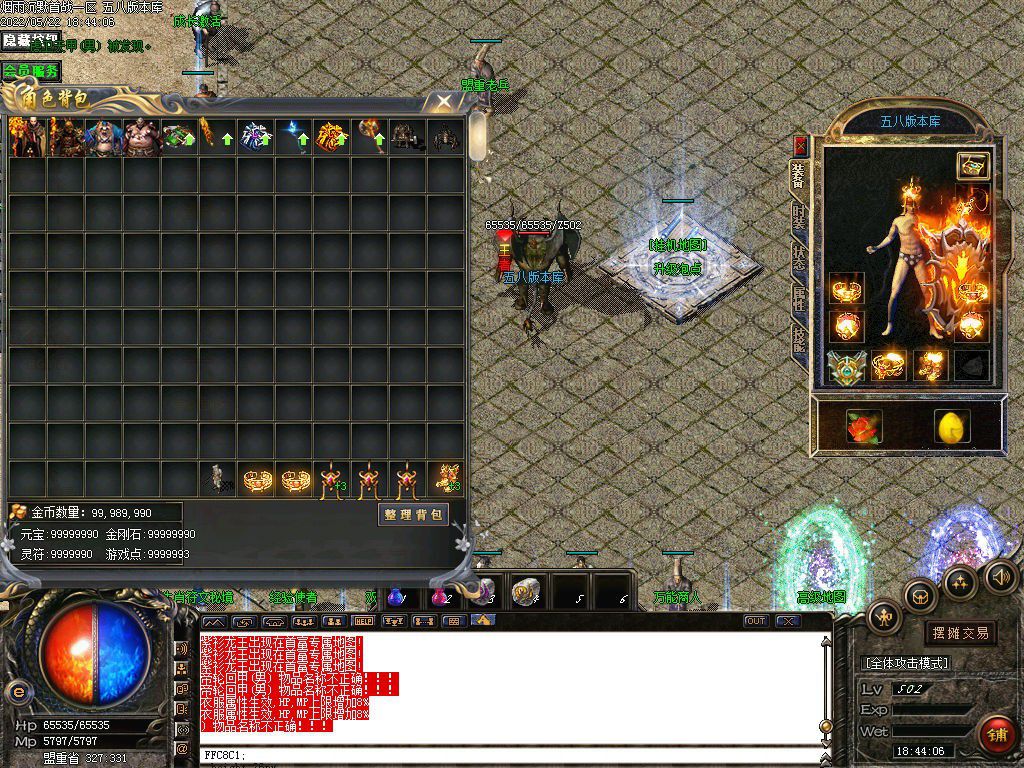Close the character equipment panel with red X
Screen dimensions: 1024x768
[x=799, y=145]
